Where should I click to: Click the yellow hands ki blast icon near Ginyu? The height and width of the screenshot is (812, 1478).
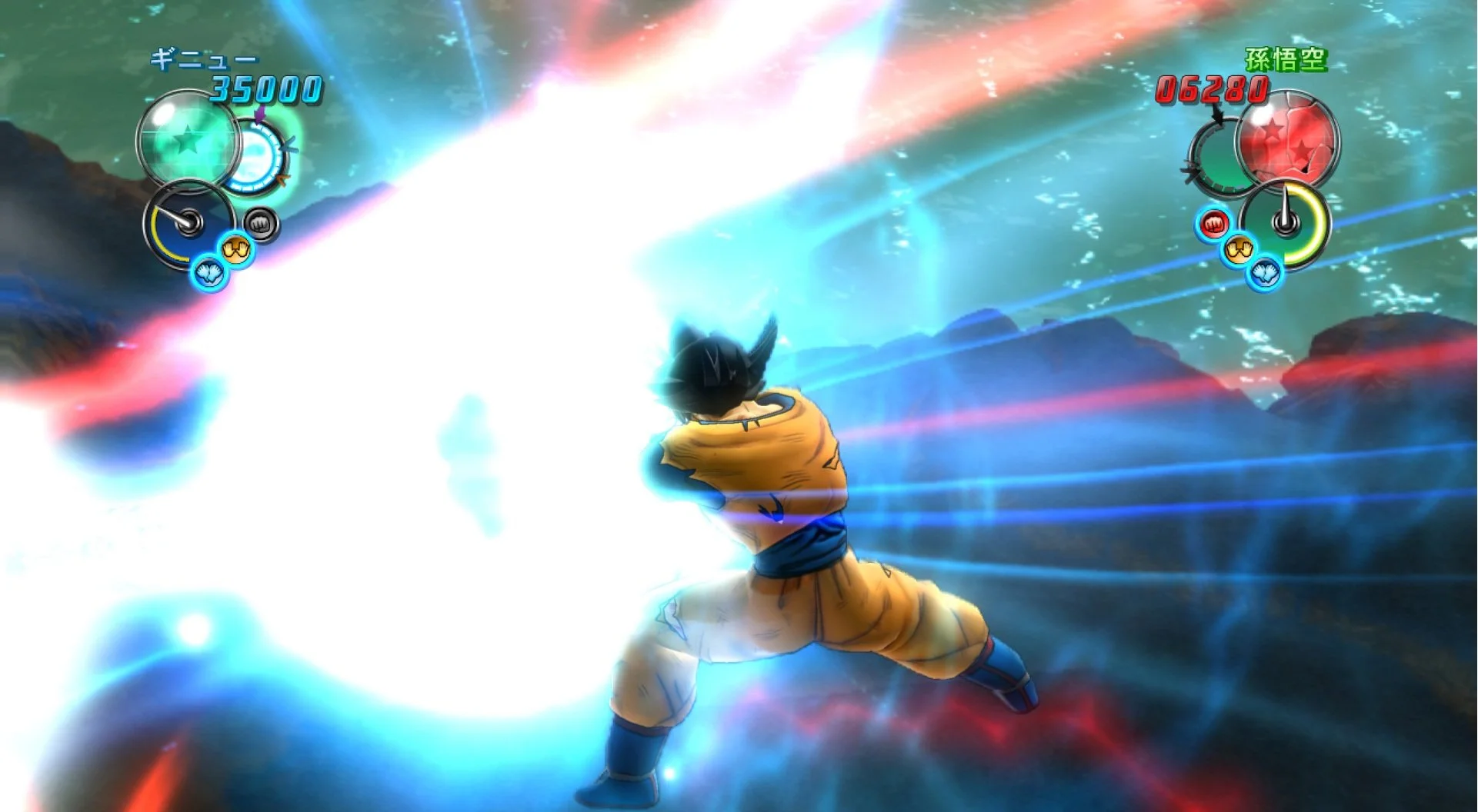point(236,249)
